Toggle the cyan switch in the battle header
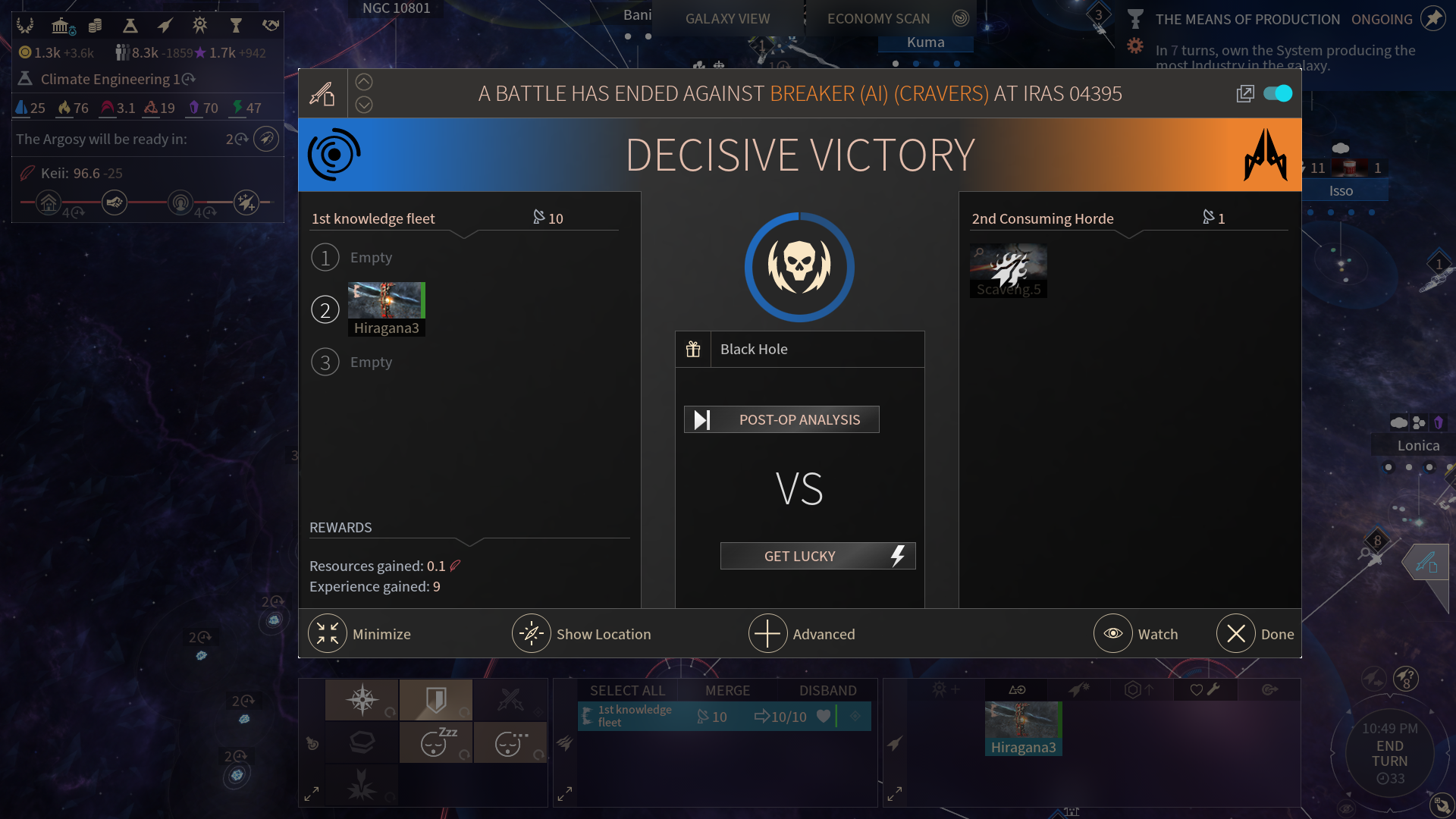This screenshot has height=819, width=1456. 1278,93
